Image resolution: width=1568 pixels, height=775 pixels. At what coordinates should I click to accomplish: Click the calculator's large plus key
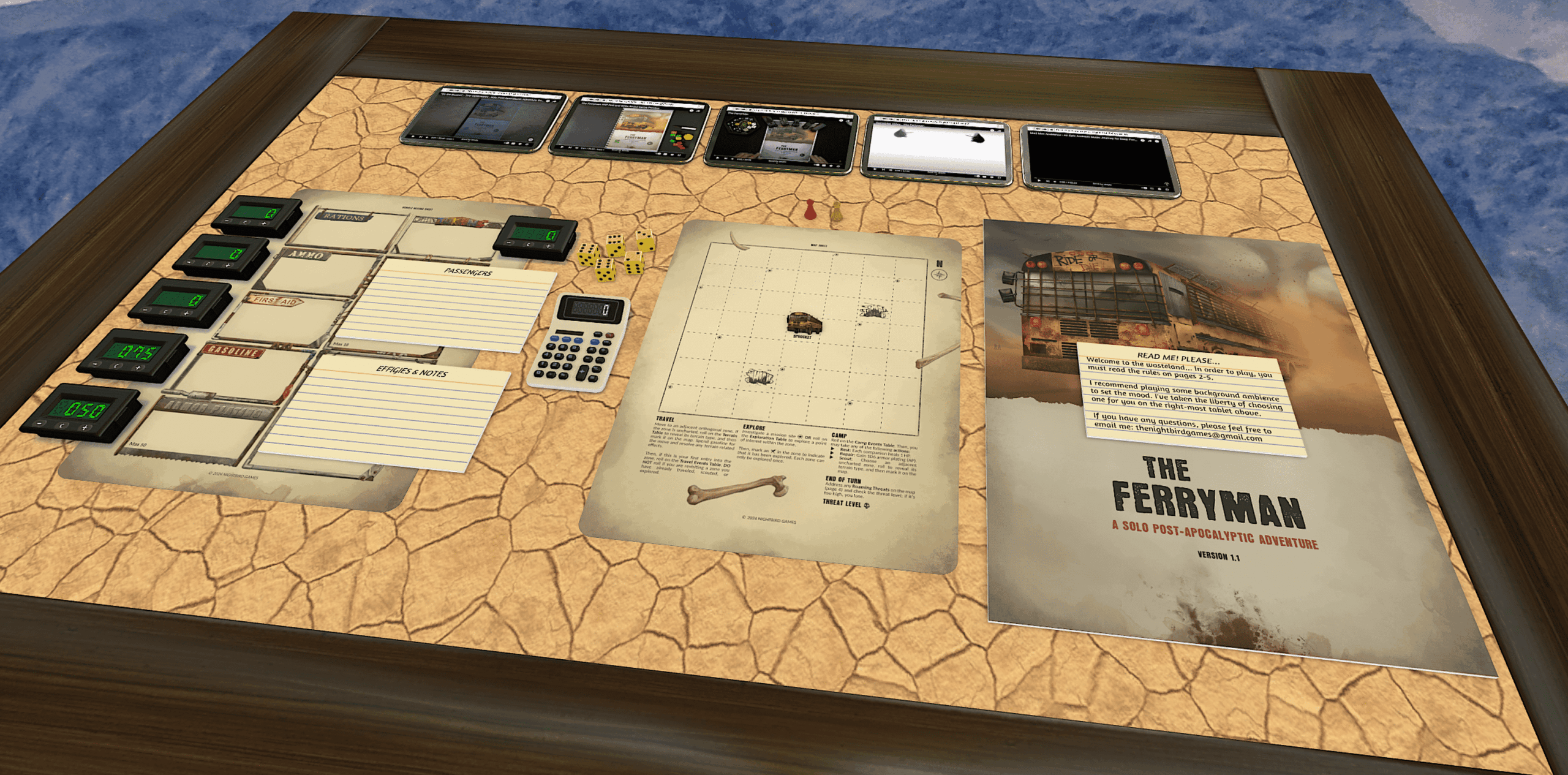[581, 372]
